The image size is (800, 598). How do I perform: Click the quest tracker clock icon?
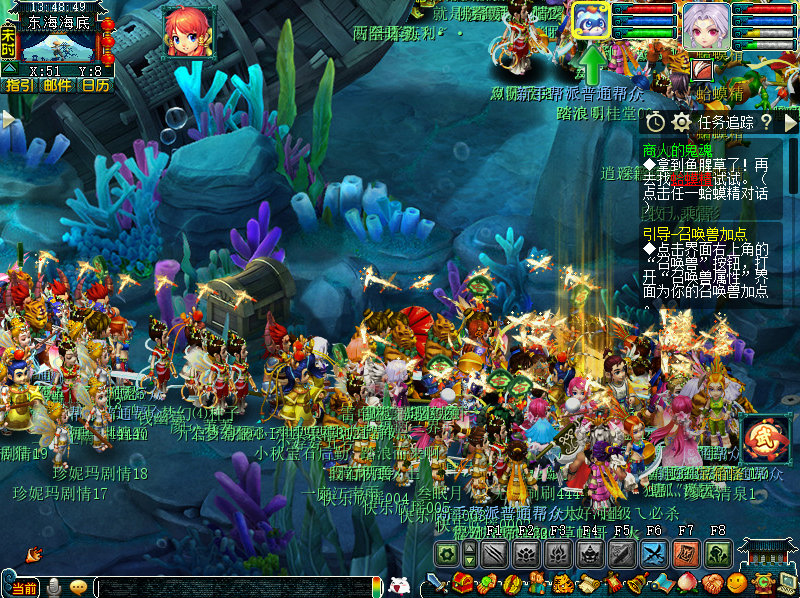654,122
